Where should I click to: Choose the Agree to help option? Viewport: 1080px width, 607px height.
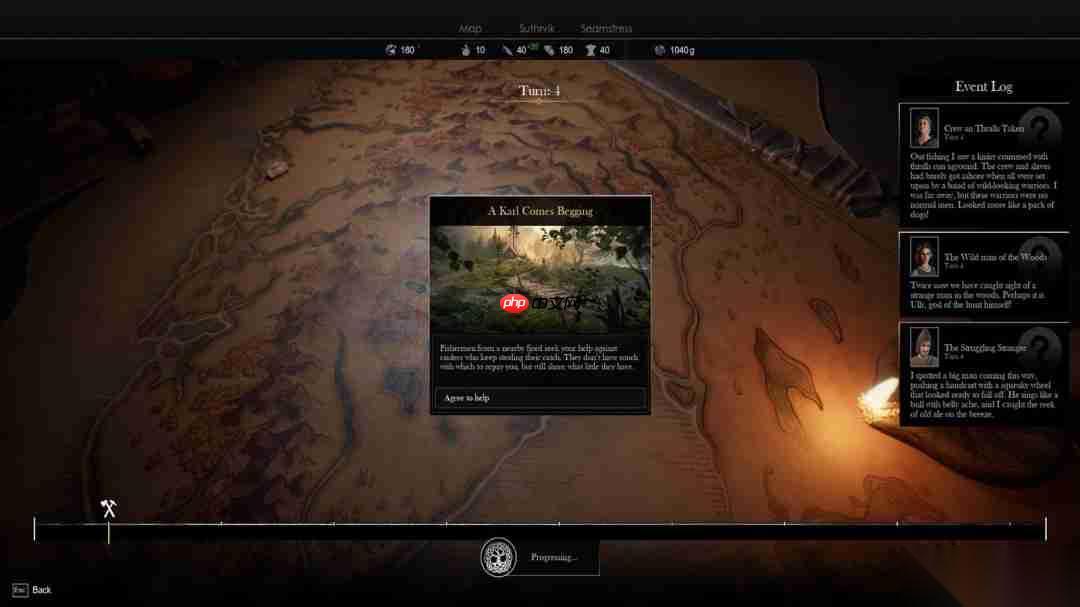pyautogui.click(x=540, y=398)
